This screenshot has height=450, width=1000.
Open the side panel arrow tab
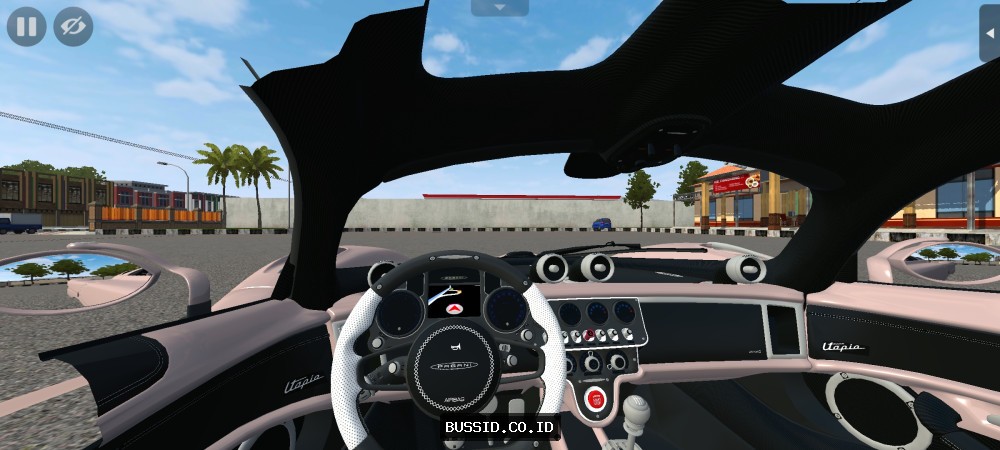[x=990, y=32]
